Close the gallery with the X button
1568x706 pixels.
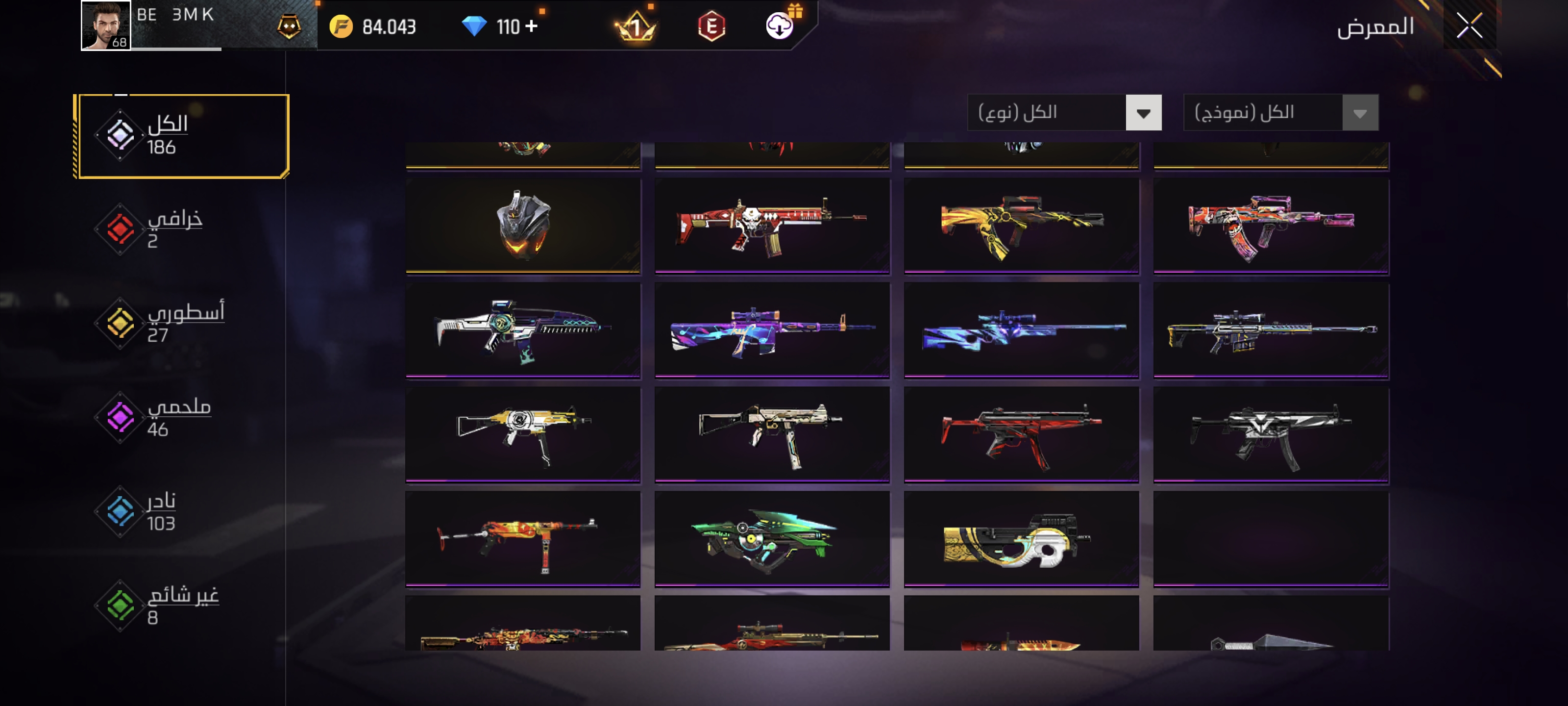pyautogui.click(x=1469, y=26)
